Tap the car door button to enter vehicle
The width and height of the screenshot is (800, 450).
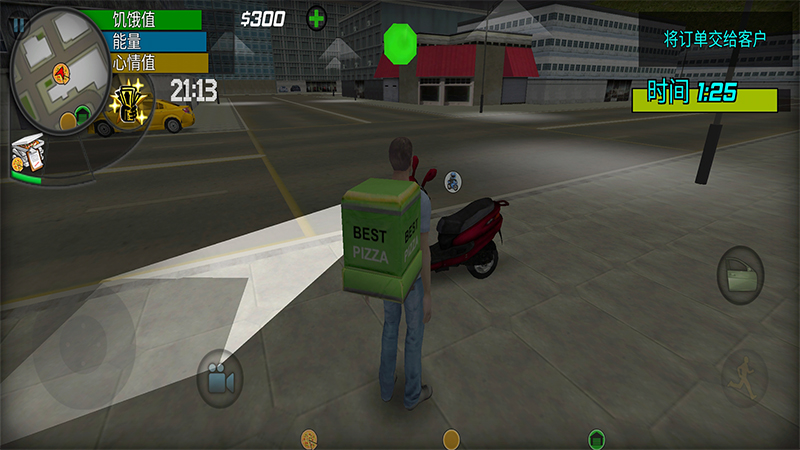click(x=740, y=274)
